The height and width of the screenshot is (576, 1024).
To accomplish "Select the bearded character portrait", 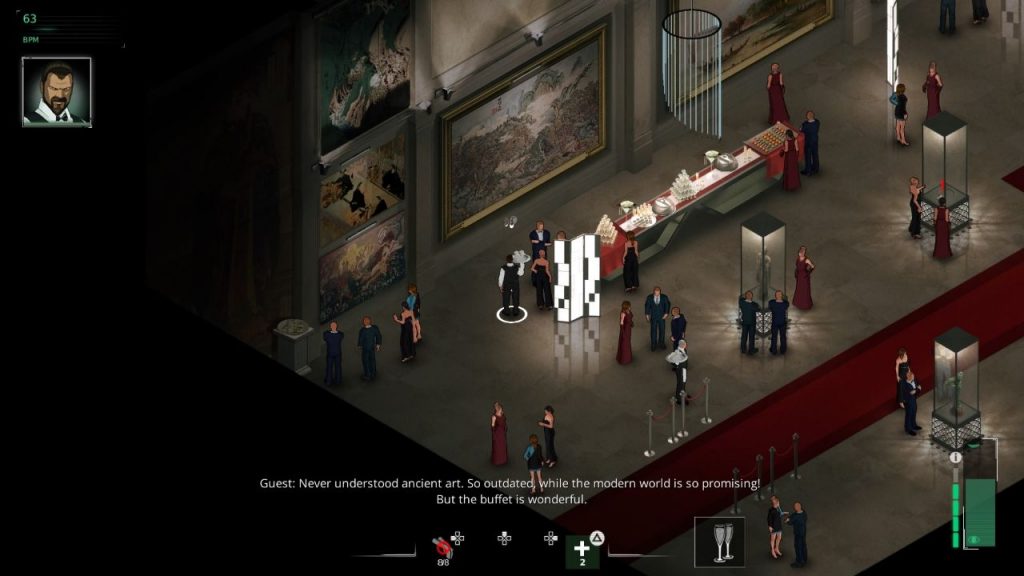I will (57, 91).
